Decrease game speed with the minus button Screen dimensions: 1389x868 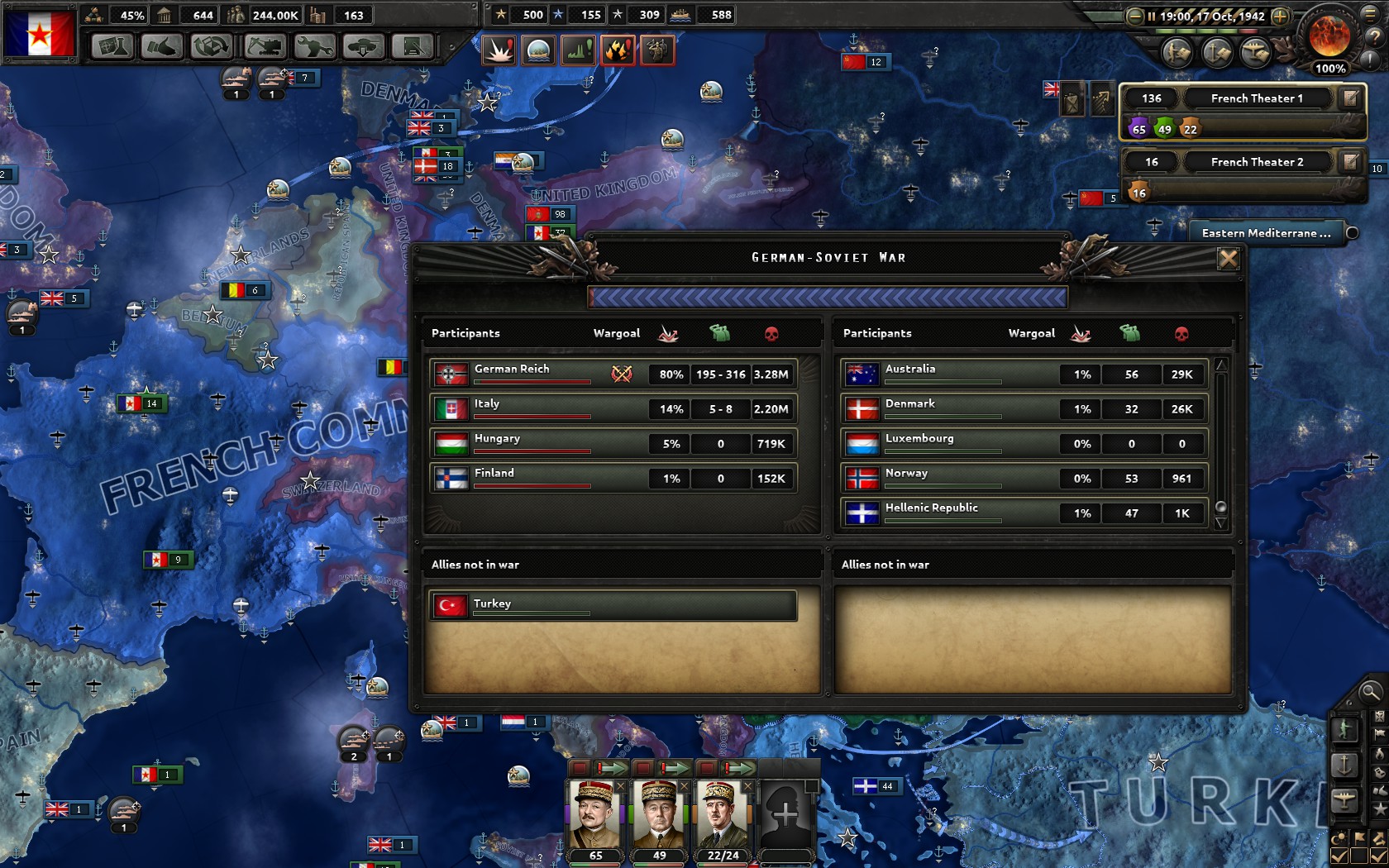coord(1134,16)
